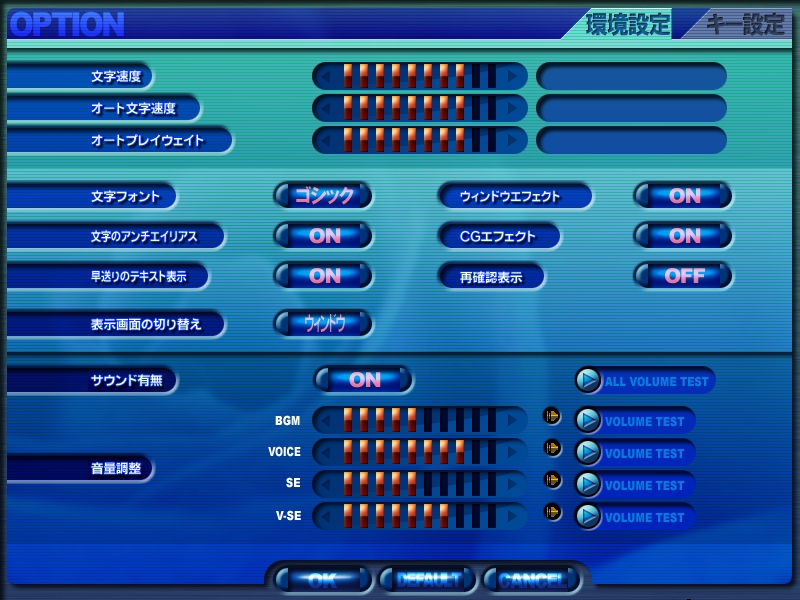The image size is (800, 600).
Task: Toggle 再確認表示 OFF button
Action: 684,276
